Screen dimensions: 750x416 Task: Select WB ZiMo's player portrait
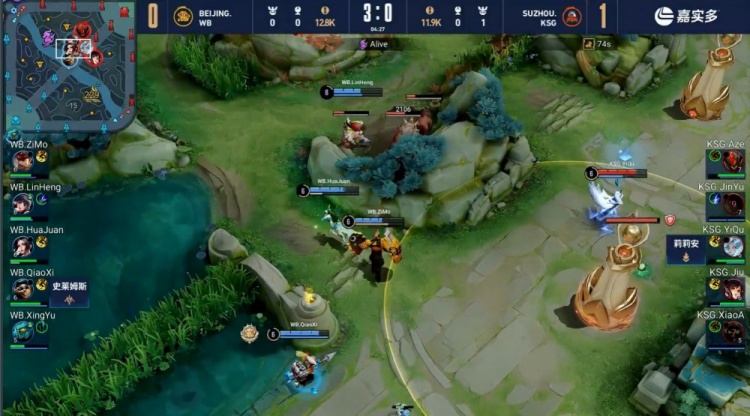click(22, 162)
